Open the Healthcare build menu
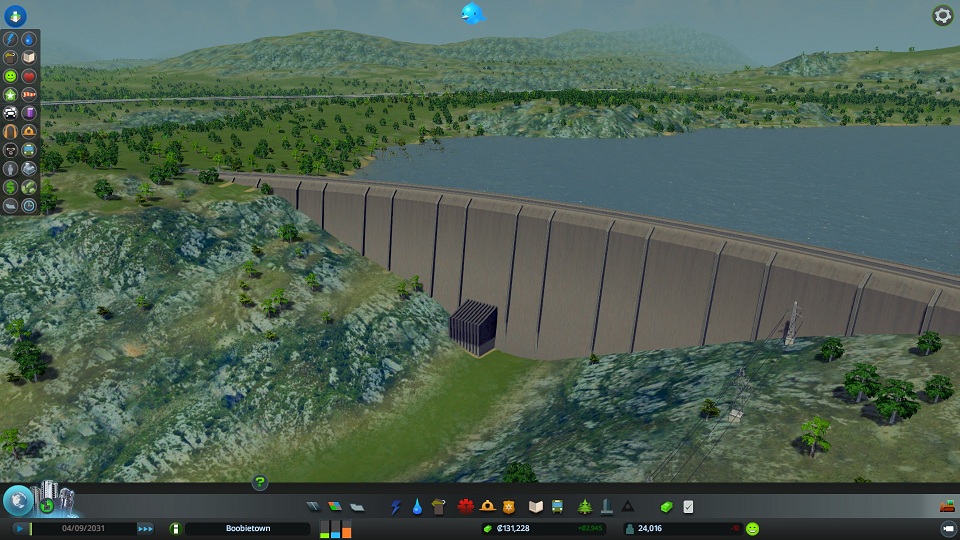This screenshot has height=540, width=960. point(465,507)
